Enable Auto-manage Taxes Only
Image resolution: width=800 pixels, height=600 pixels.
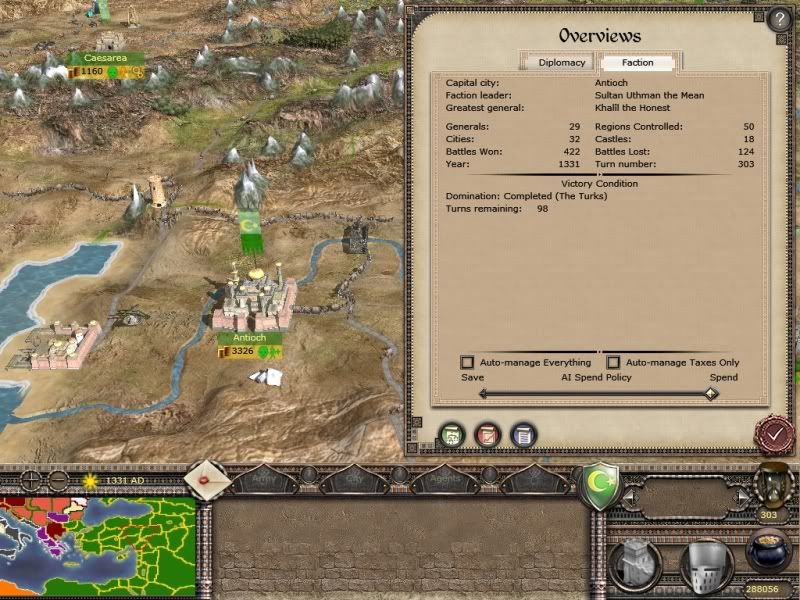click(x=614, y=362)
